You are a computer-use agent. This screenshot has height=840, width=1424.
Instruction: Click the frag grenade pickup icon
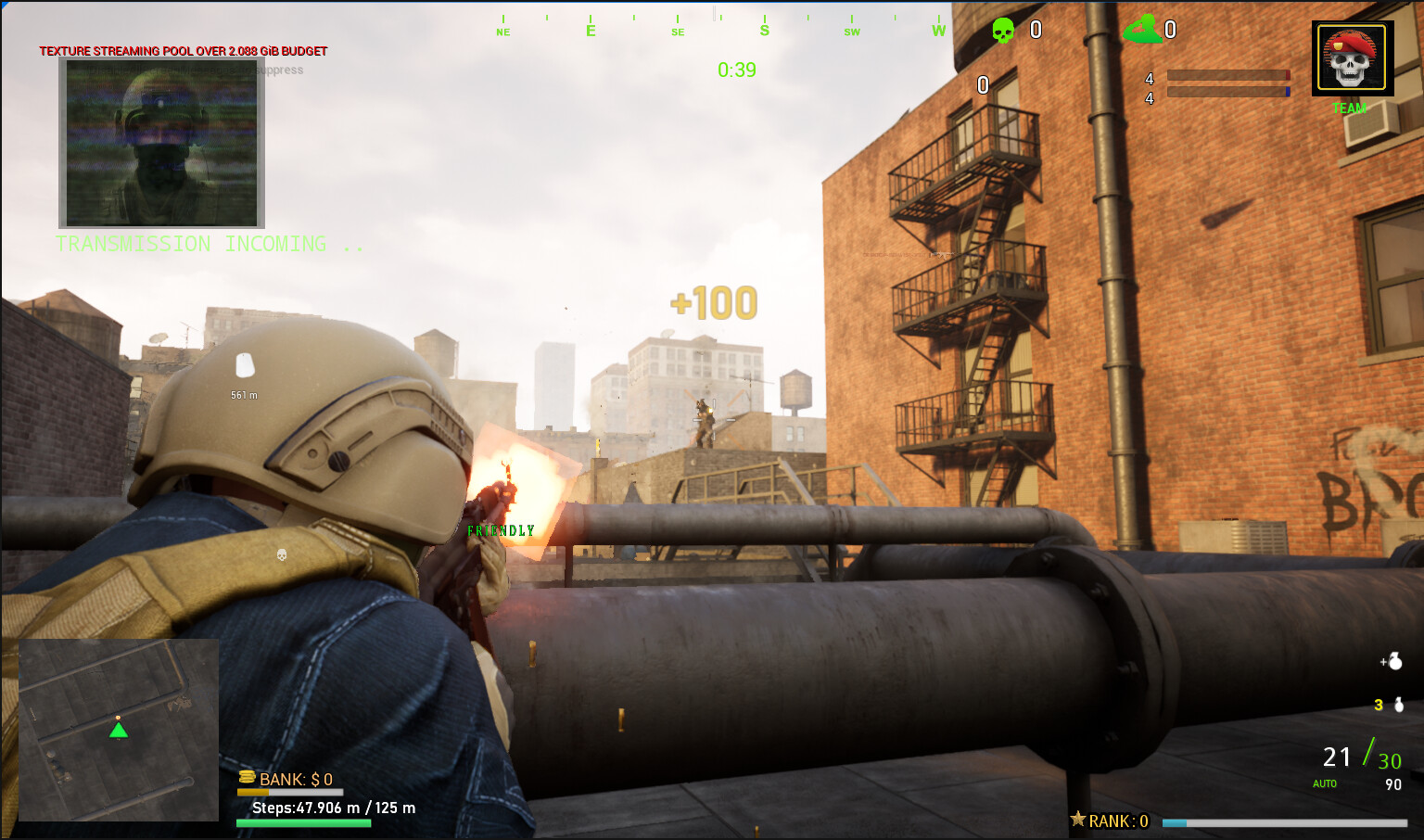point(1397,662)
